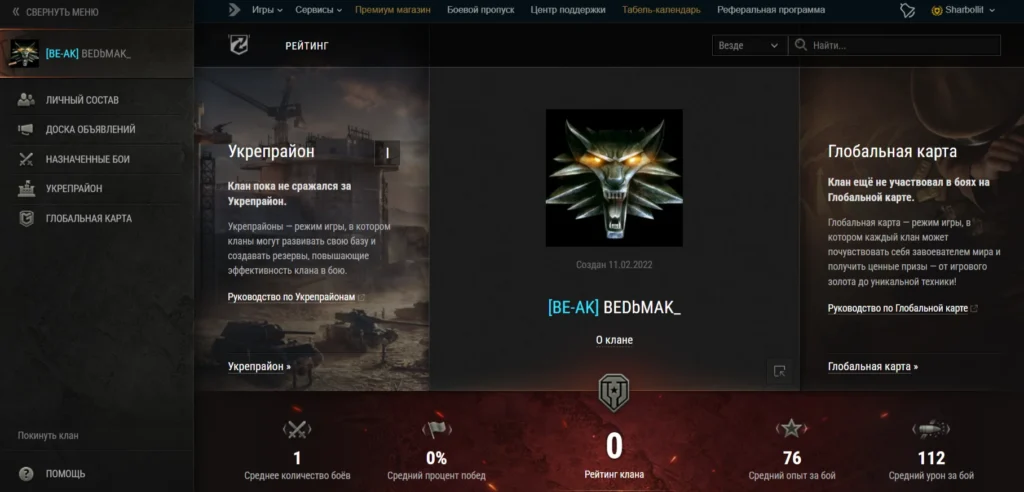1024x492 pixels.
Task: Show the О клане information
Action: [x=614, y=340]
